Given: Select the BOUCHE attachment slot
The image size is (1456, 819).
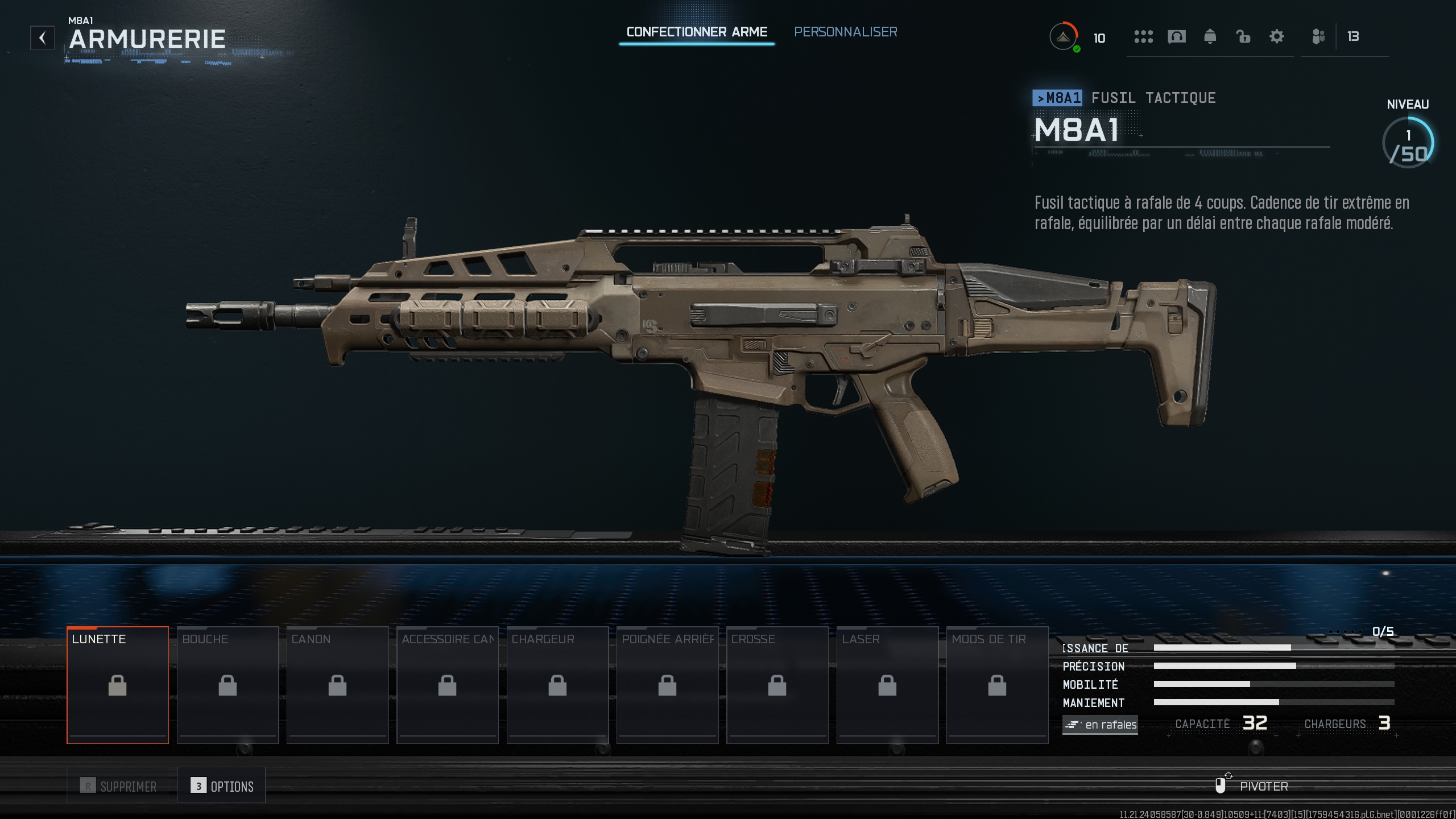Looking at the screenshot, I should point(227,684).
